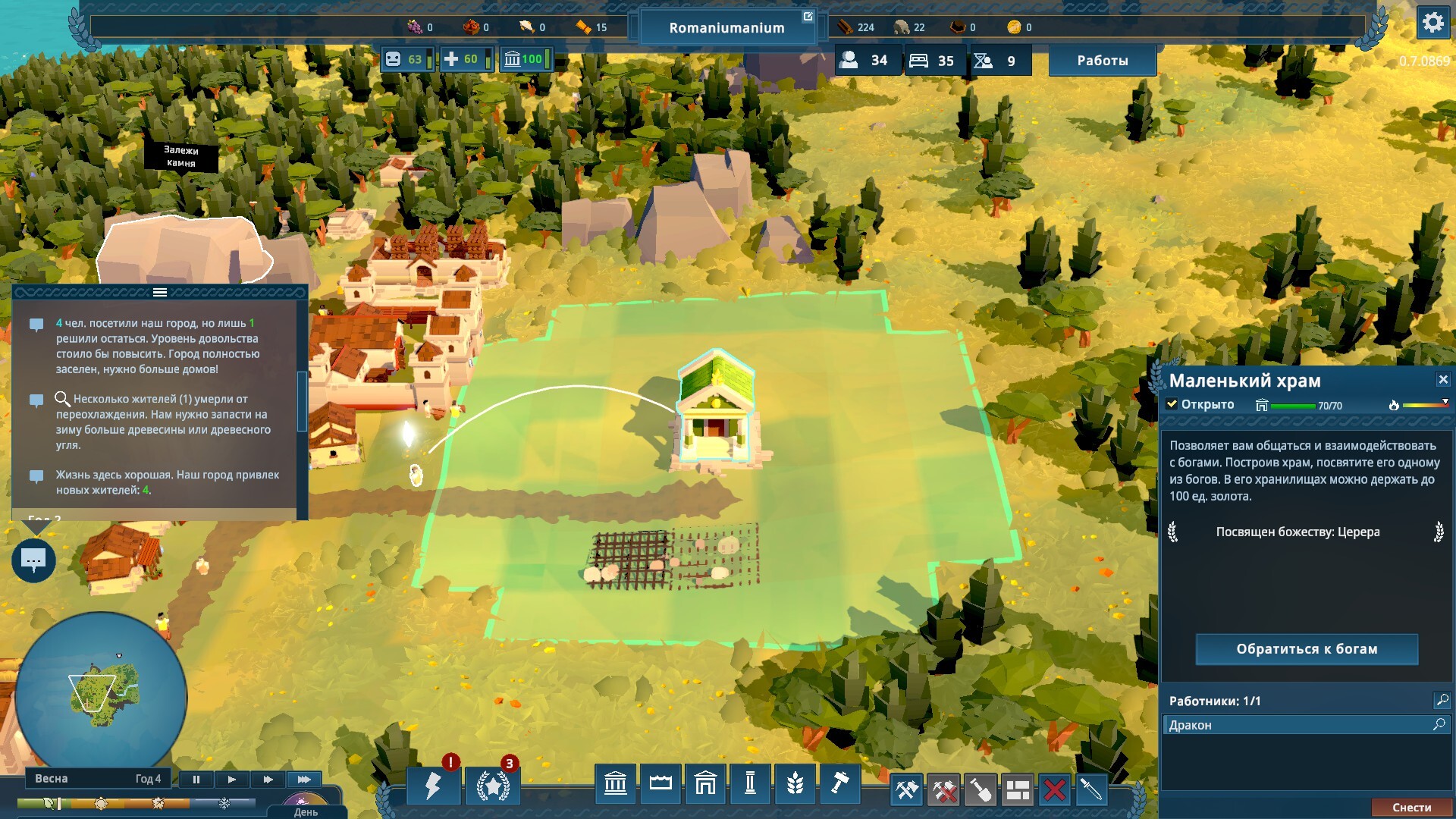The width and height of the screenshot is (1456, 819).
Task: Select the red X cancel tool
Action: (1054, 790)
